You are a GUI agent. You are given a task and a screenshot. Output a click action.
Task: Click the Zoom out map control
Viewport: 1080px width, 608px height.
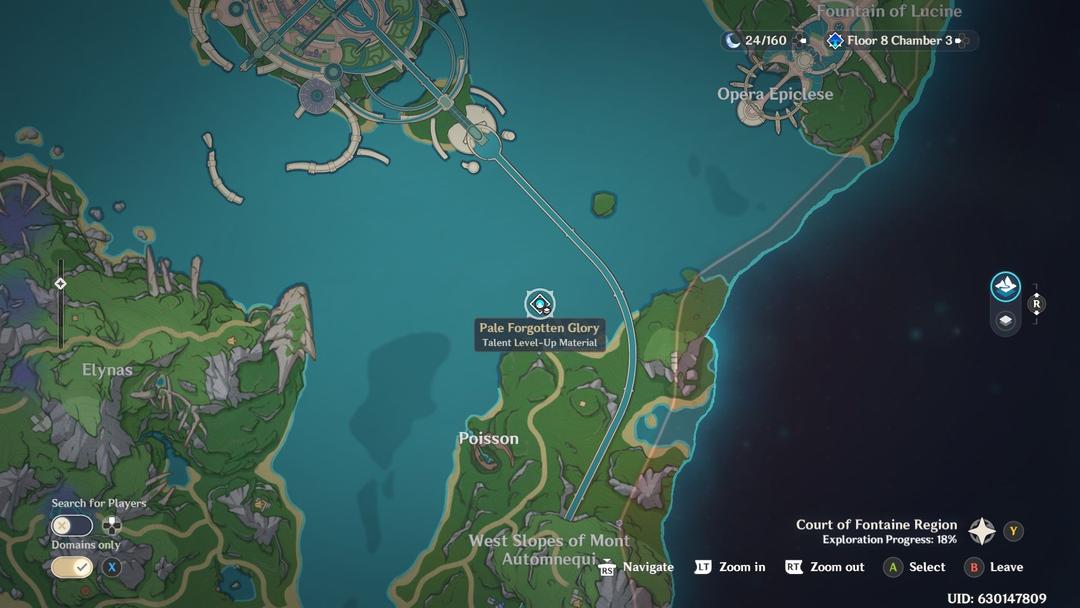click(x=825, y=567)
